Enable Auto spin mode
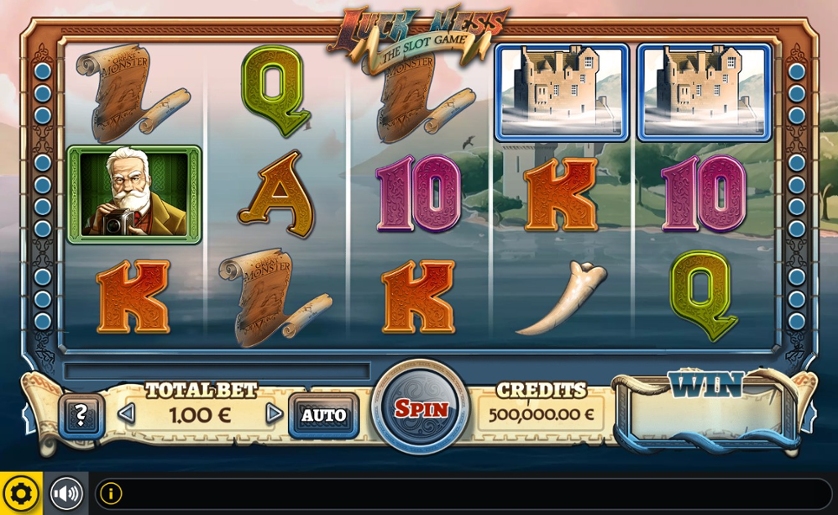This screenshot has width=838, height=515. [324, 414]
